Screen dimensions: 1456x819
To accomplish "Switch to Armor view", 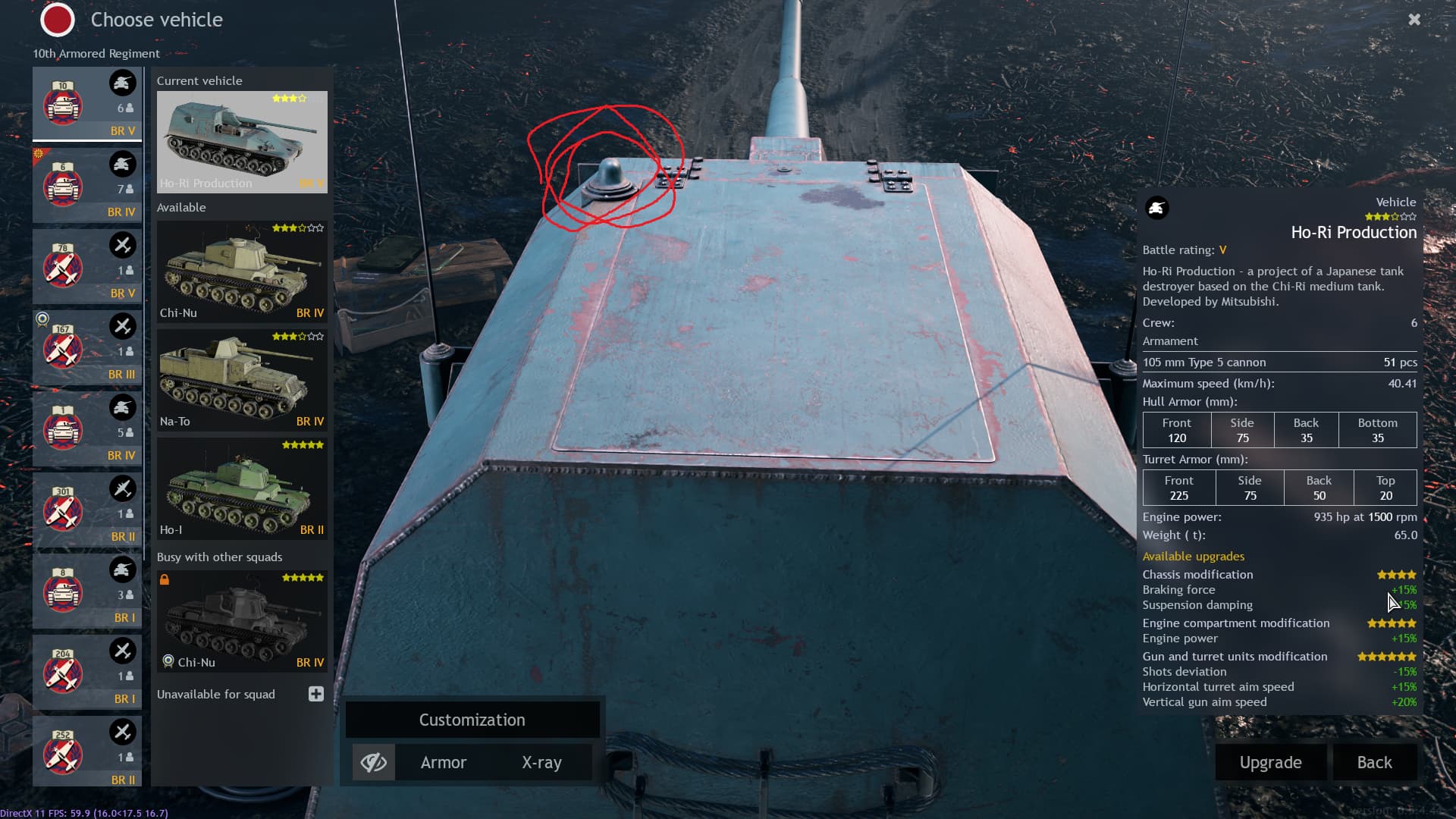I will click(x=444, y=762).
